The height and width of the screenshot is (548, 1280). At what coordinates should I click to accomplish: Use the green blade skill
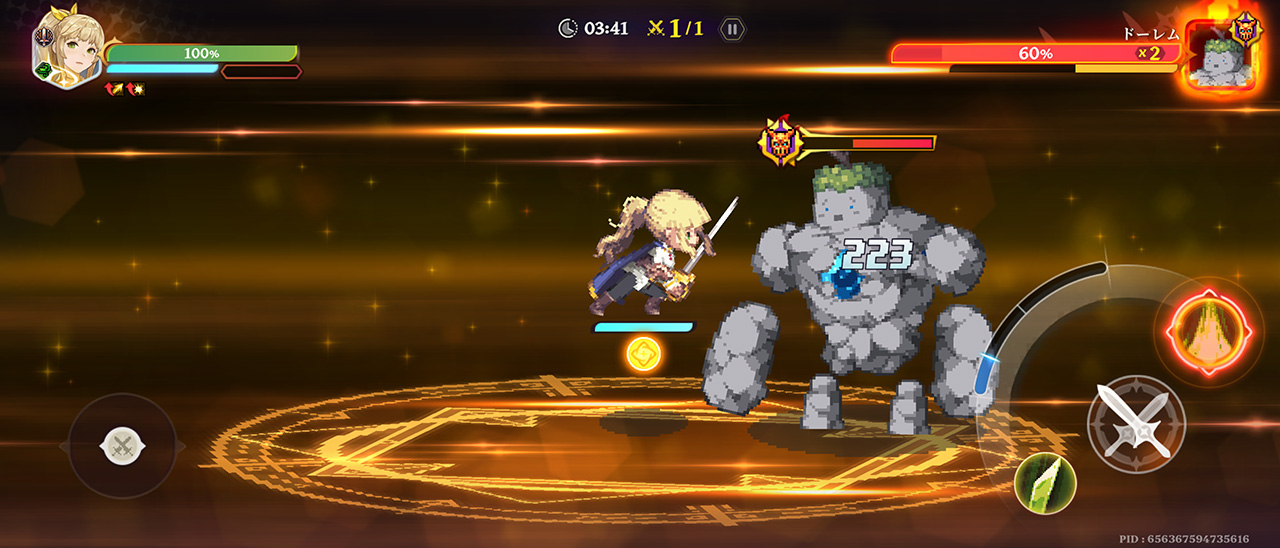1045,483
